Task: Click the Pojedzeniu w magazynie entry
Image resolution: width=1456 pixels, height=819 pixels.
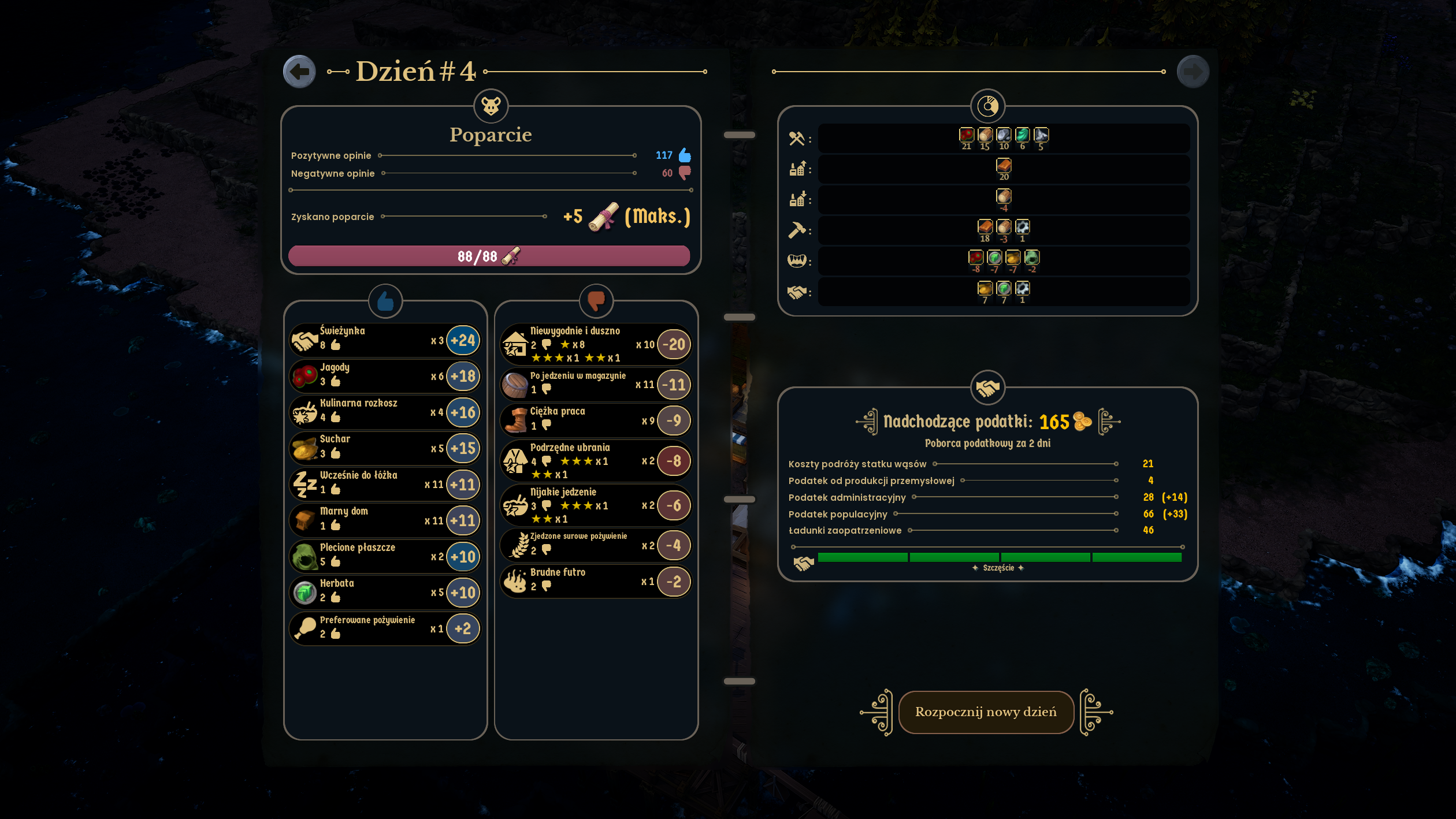Action: pyautogui.click(x=595, y=384)
